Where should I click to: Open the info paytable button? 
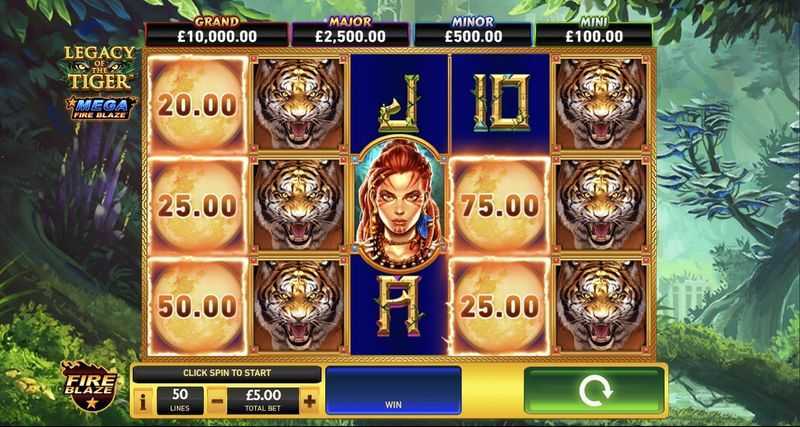point(142,401)
